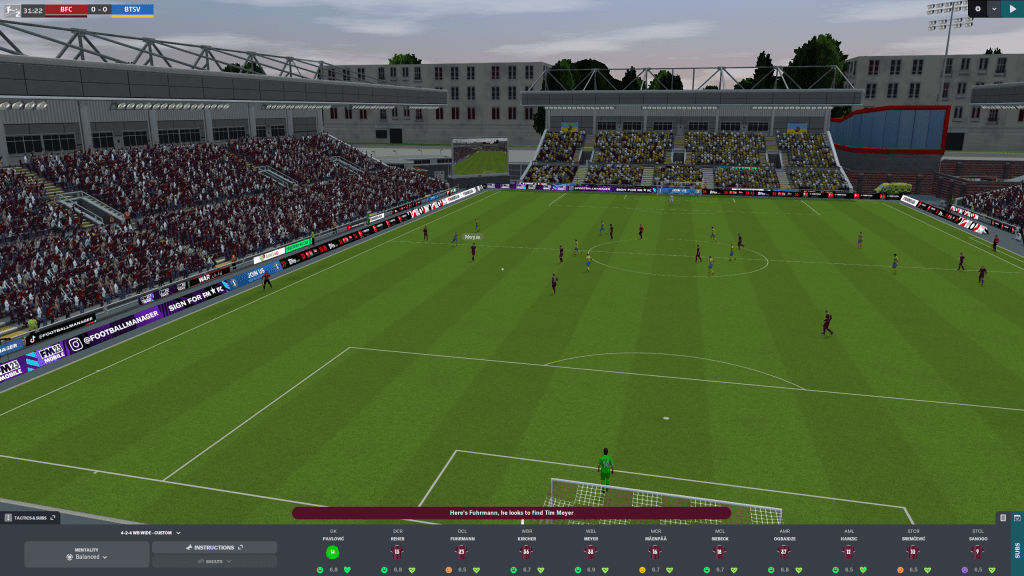Viewport: 1024px width, 576px height.
Task: Click the play button for match playback
Action: [x=1012, y=9]
